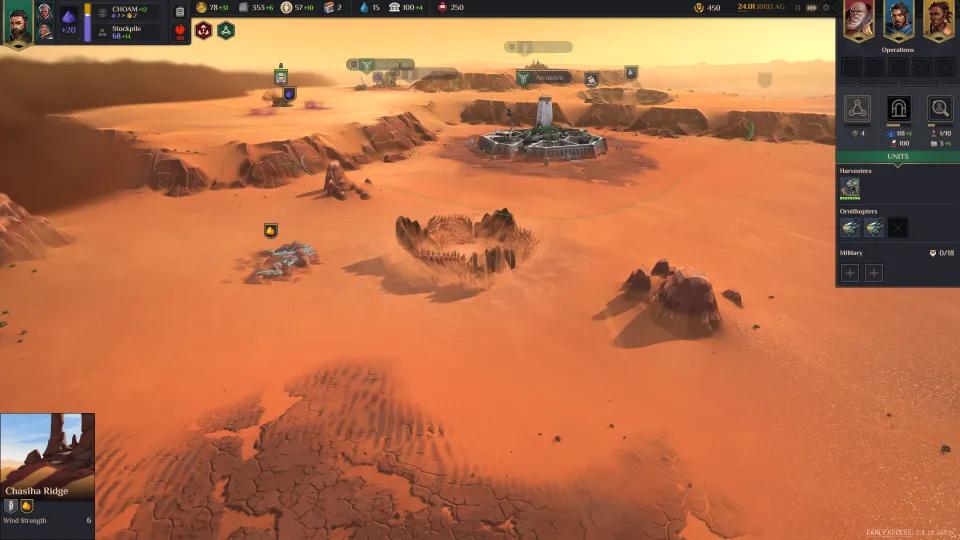Pause the game with the pause button

point(797,8)
